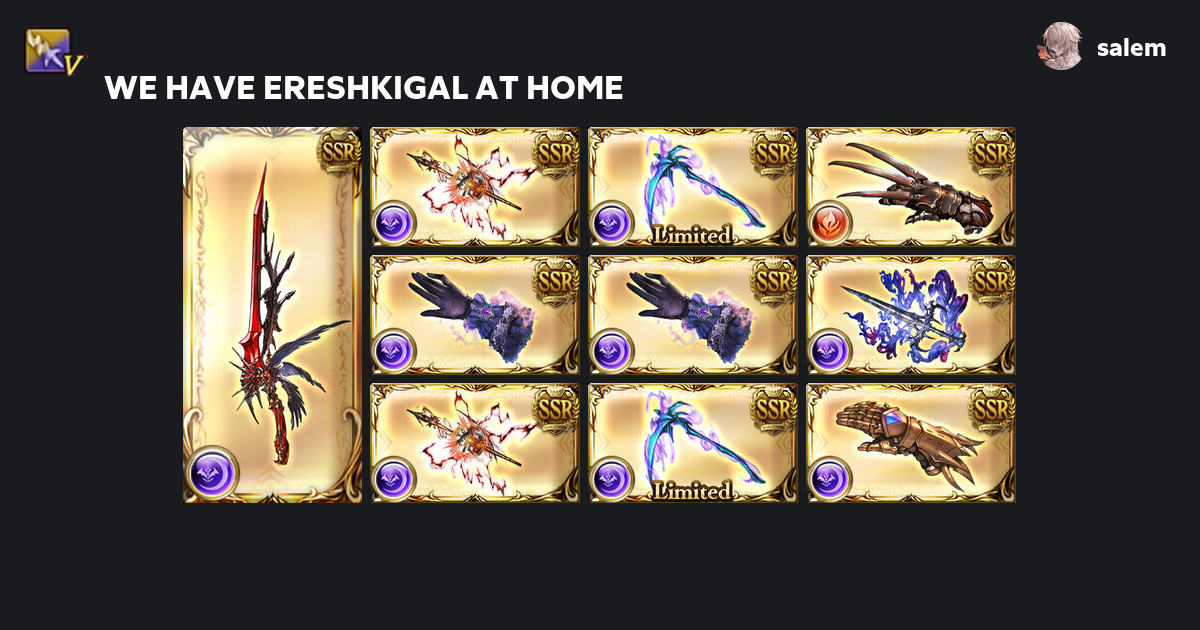Pick the golden gauntlet weapon

coord(911,443)
